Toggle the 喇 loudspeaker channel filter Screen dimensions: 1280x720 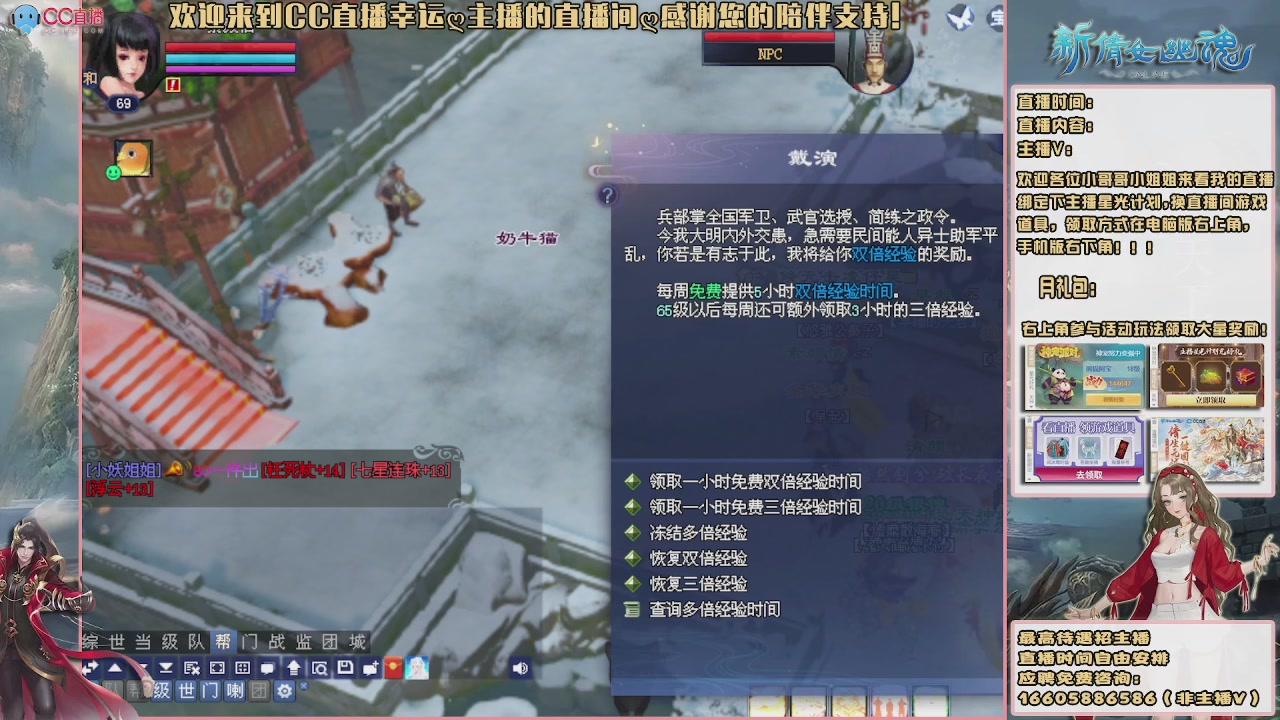234,690
